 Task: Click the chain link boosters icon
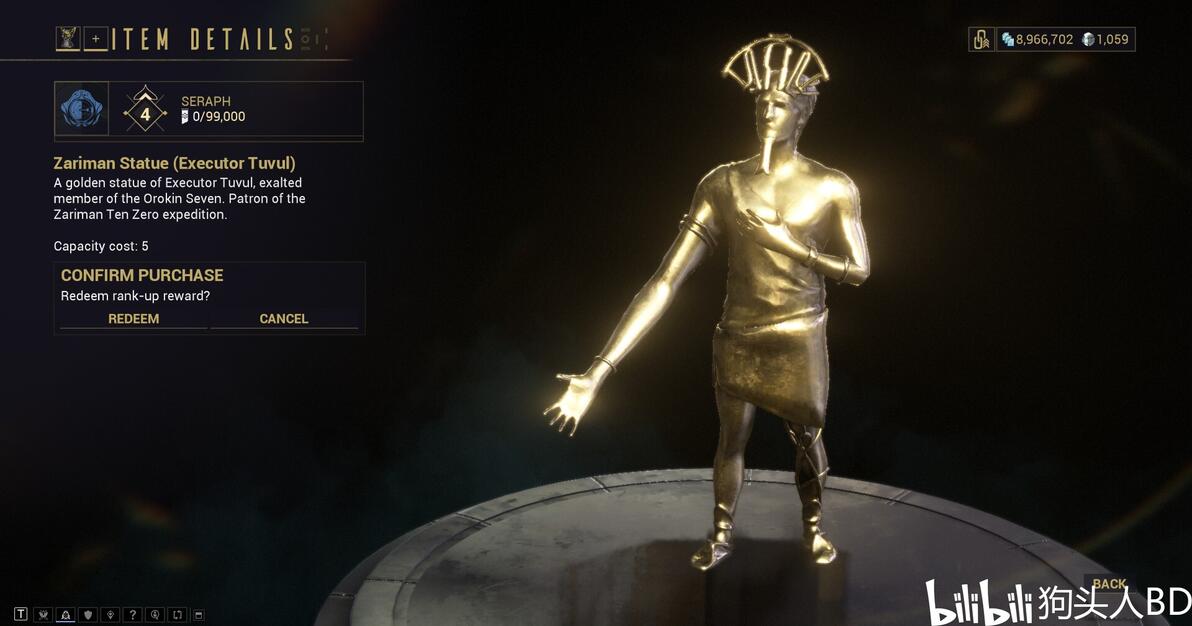981,39
